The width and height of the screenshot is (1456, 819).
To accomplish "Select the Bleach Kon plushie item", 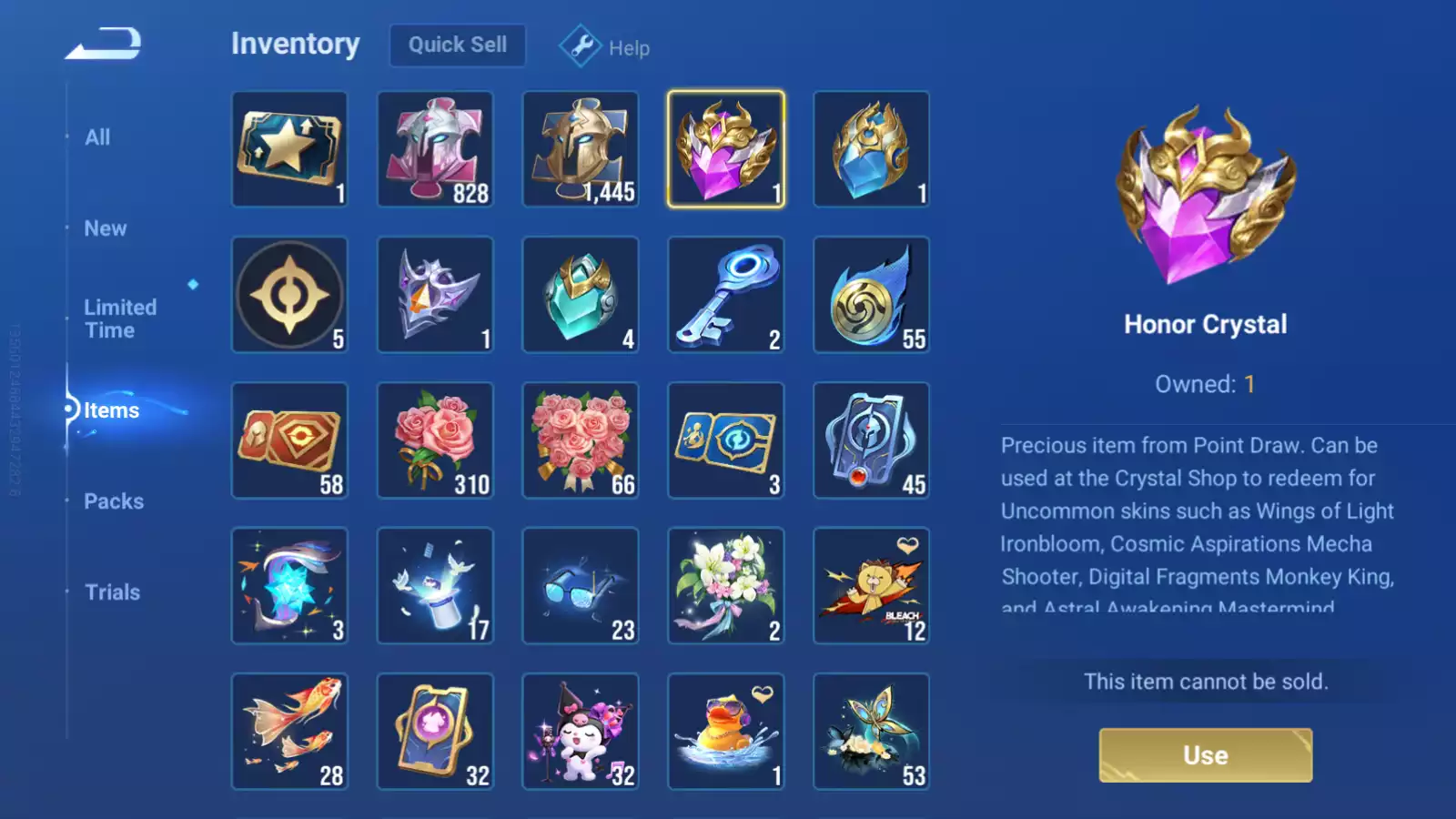I will click(871, 585).
